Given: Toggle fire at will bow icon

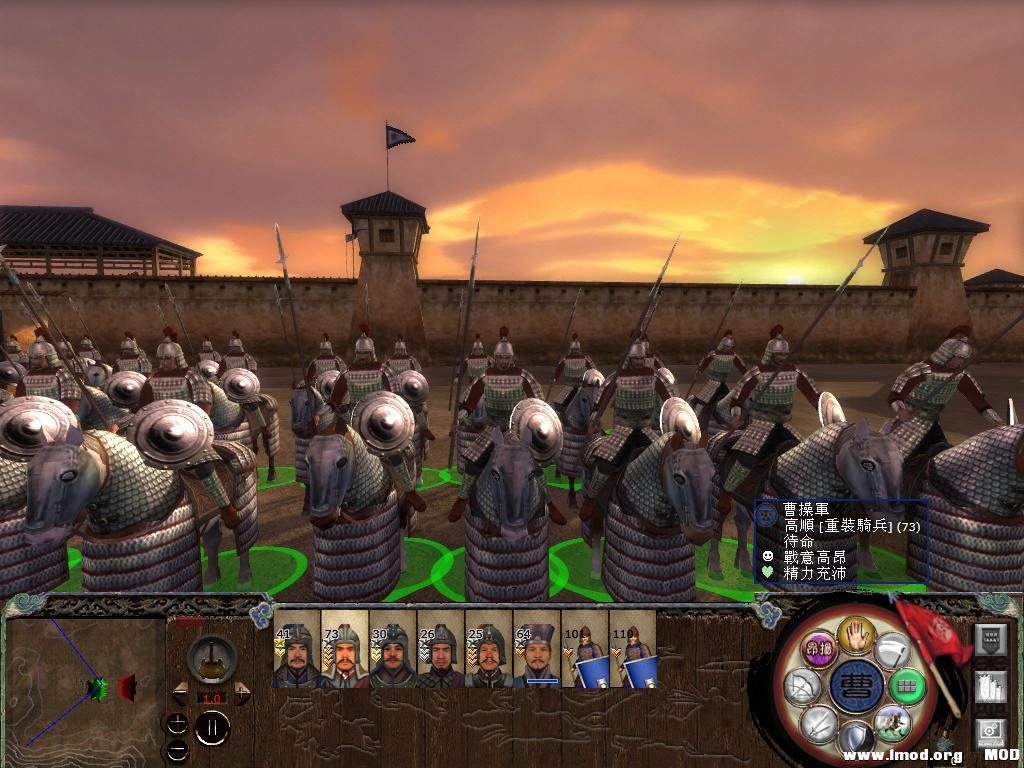Looking at the screenshot, I should coord(803,687).
